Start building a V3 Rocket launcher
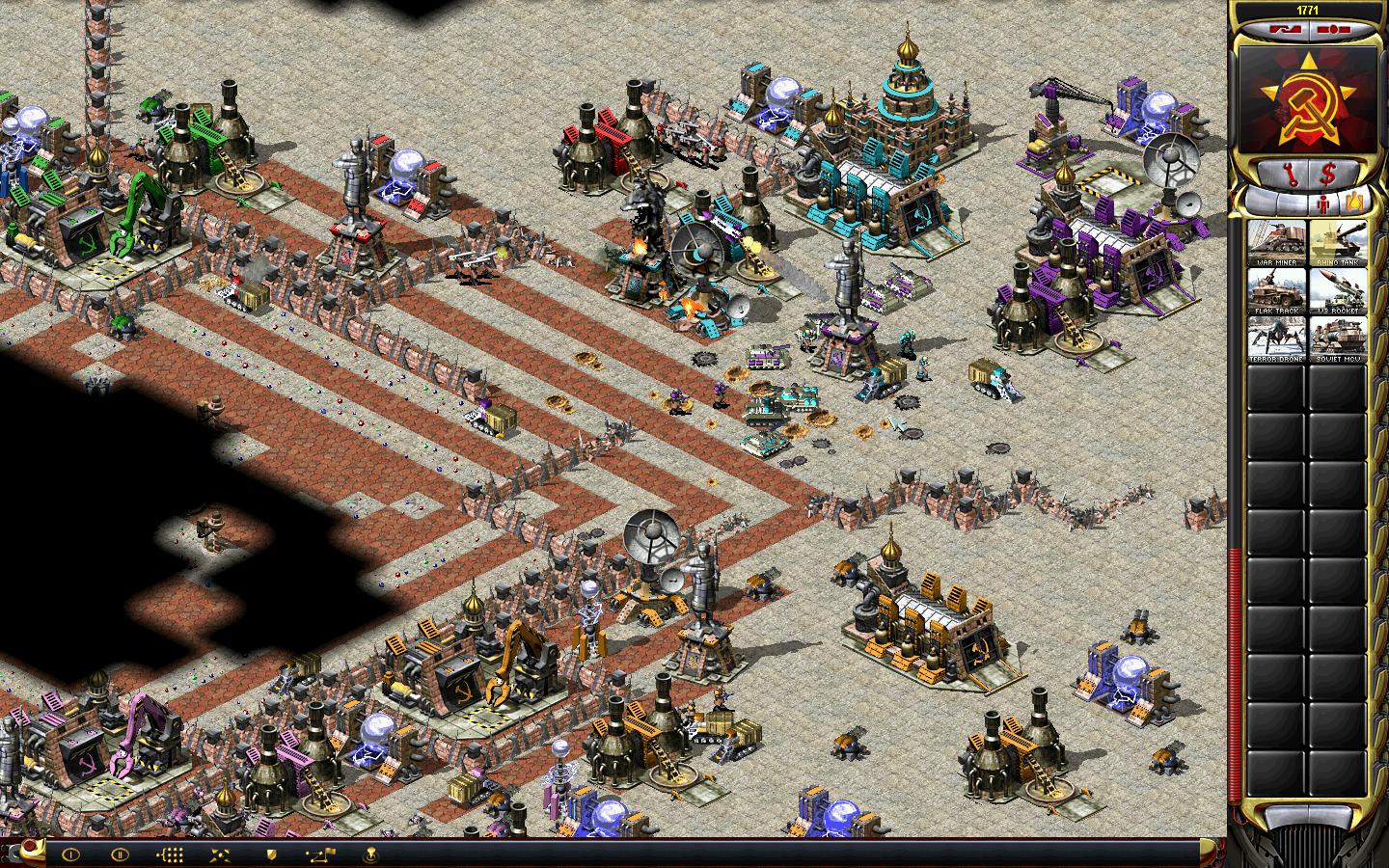This screenshot has width=1389, height=868. 1337,290
